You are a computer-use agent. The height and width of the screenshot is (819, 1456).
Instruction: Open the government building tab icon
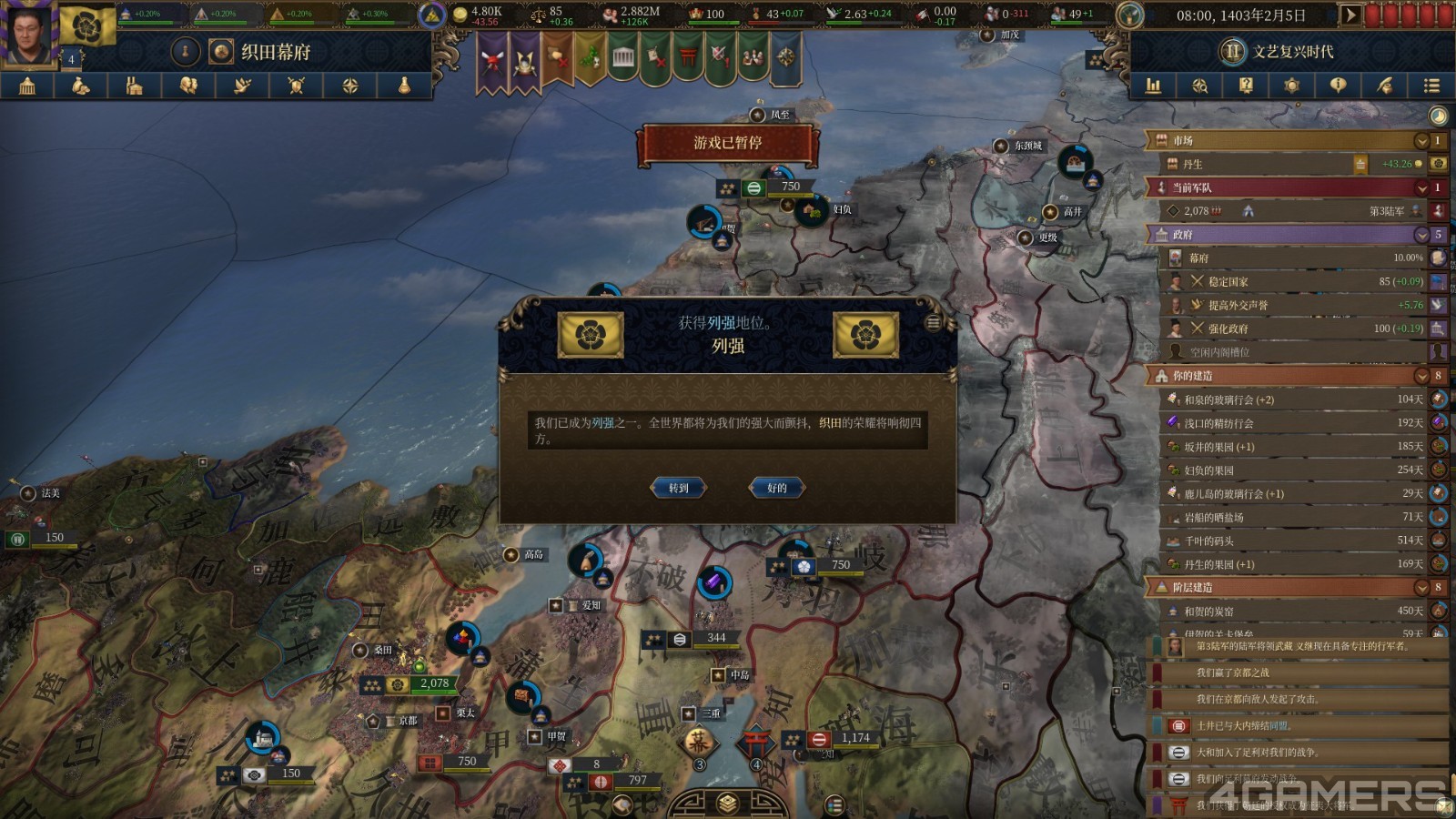click(x=27, y=86)
